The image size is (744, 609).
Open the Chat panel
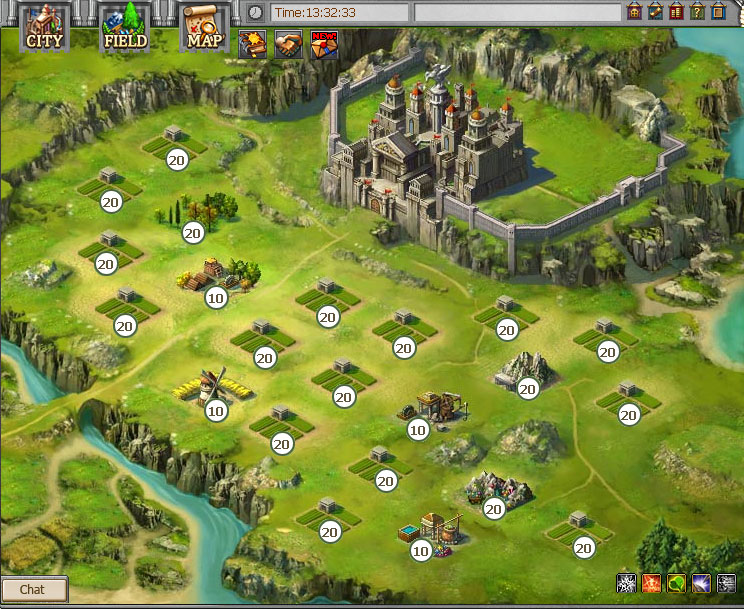pos(33,589)
